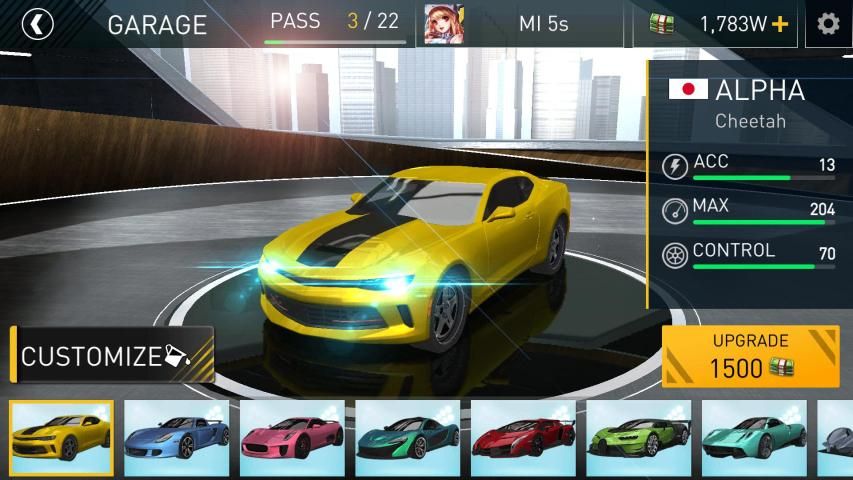Image resolution: width=853 pixels, height=480 pixels.
Task: Add more cash with the plus button
Action: click(x=780, y=24)
